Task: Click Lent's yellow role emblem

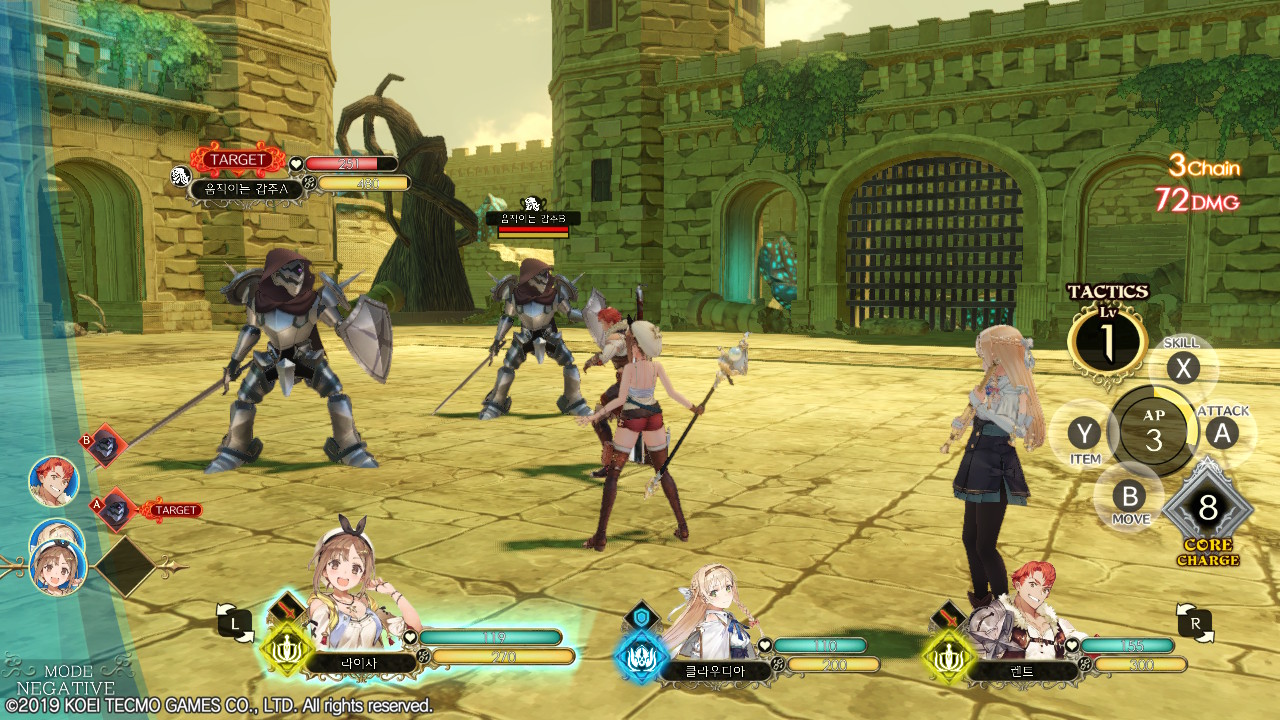Action: [x=947, y=655]
